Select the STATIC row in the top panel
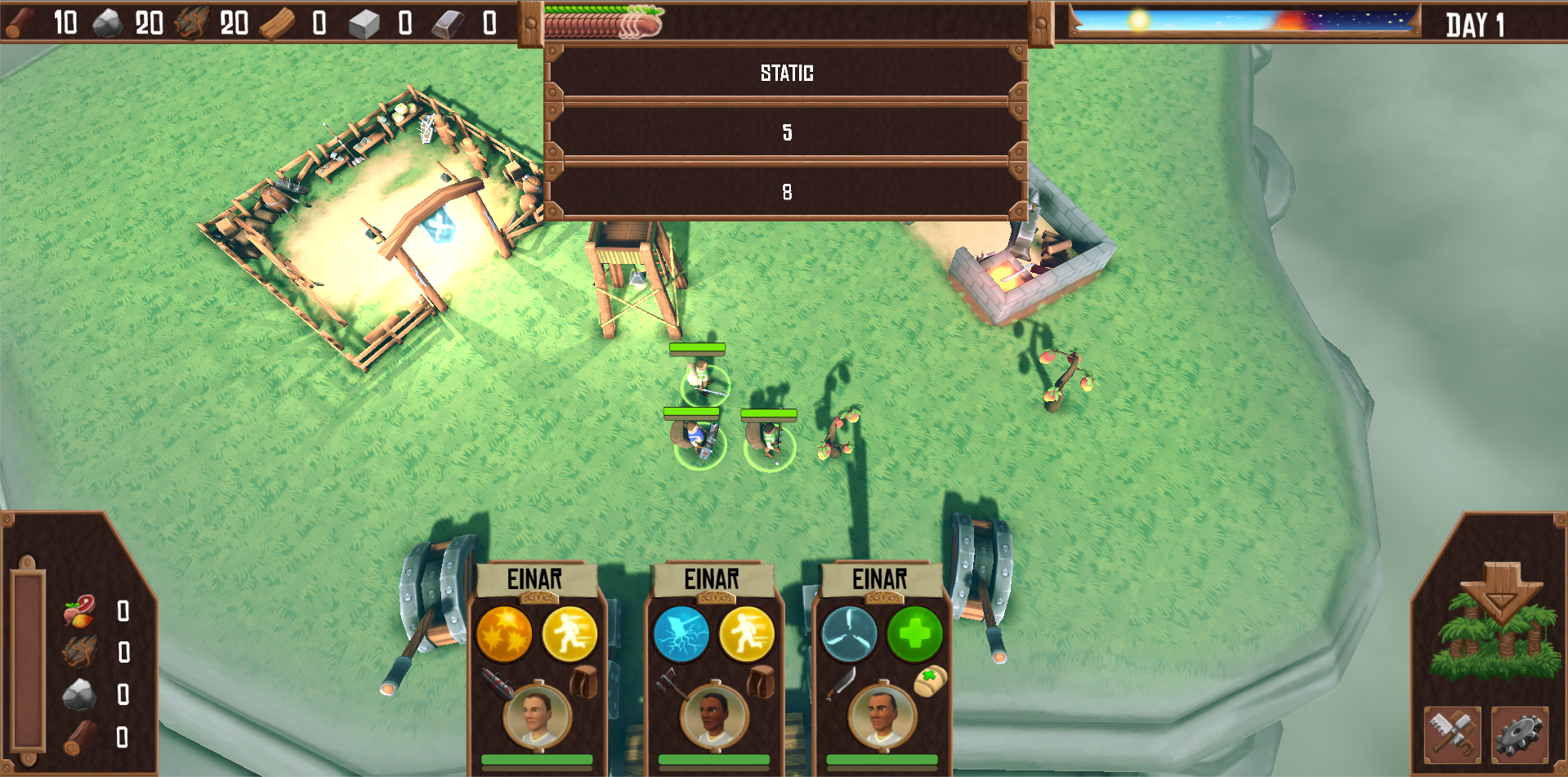 point(786,74)
